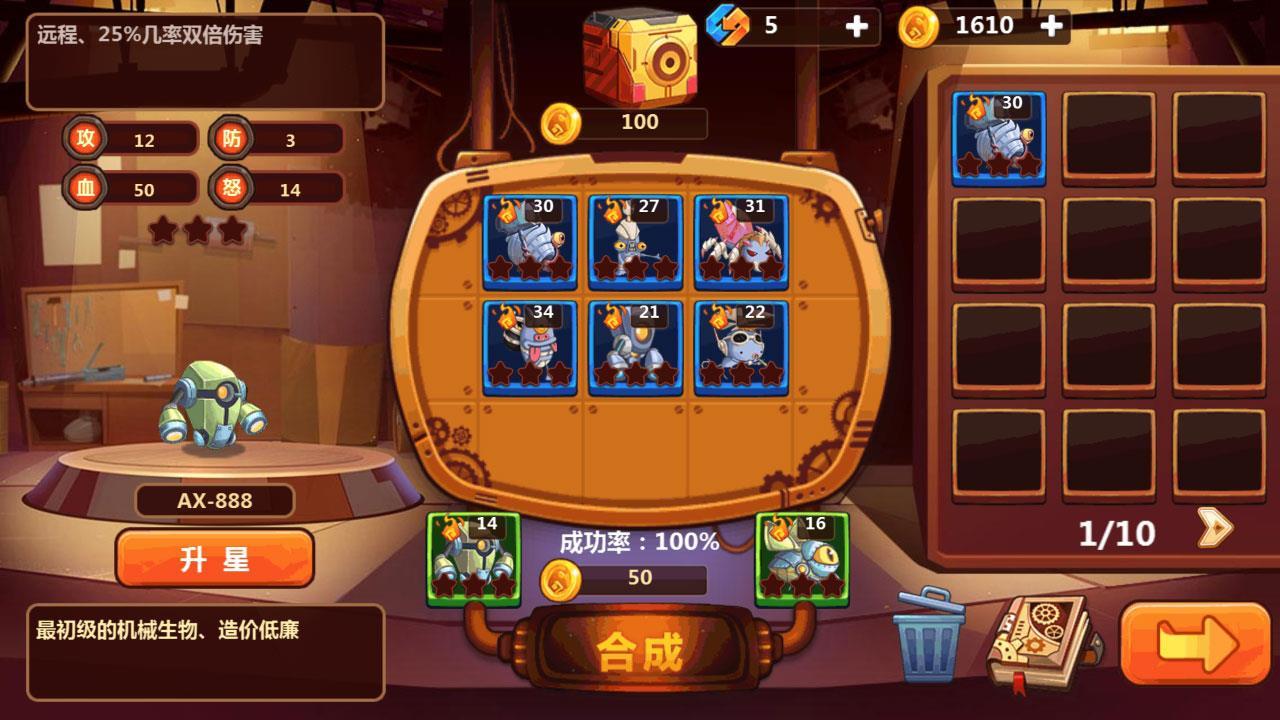1280x720 pixels.
Task: Open the reward chest above the 100 coin label
Action: click(x=640, y=55)
